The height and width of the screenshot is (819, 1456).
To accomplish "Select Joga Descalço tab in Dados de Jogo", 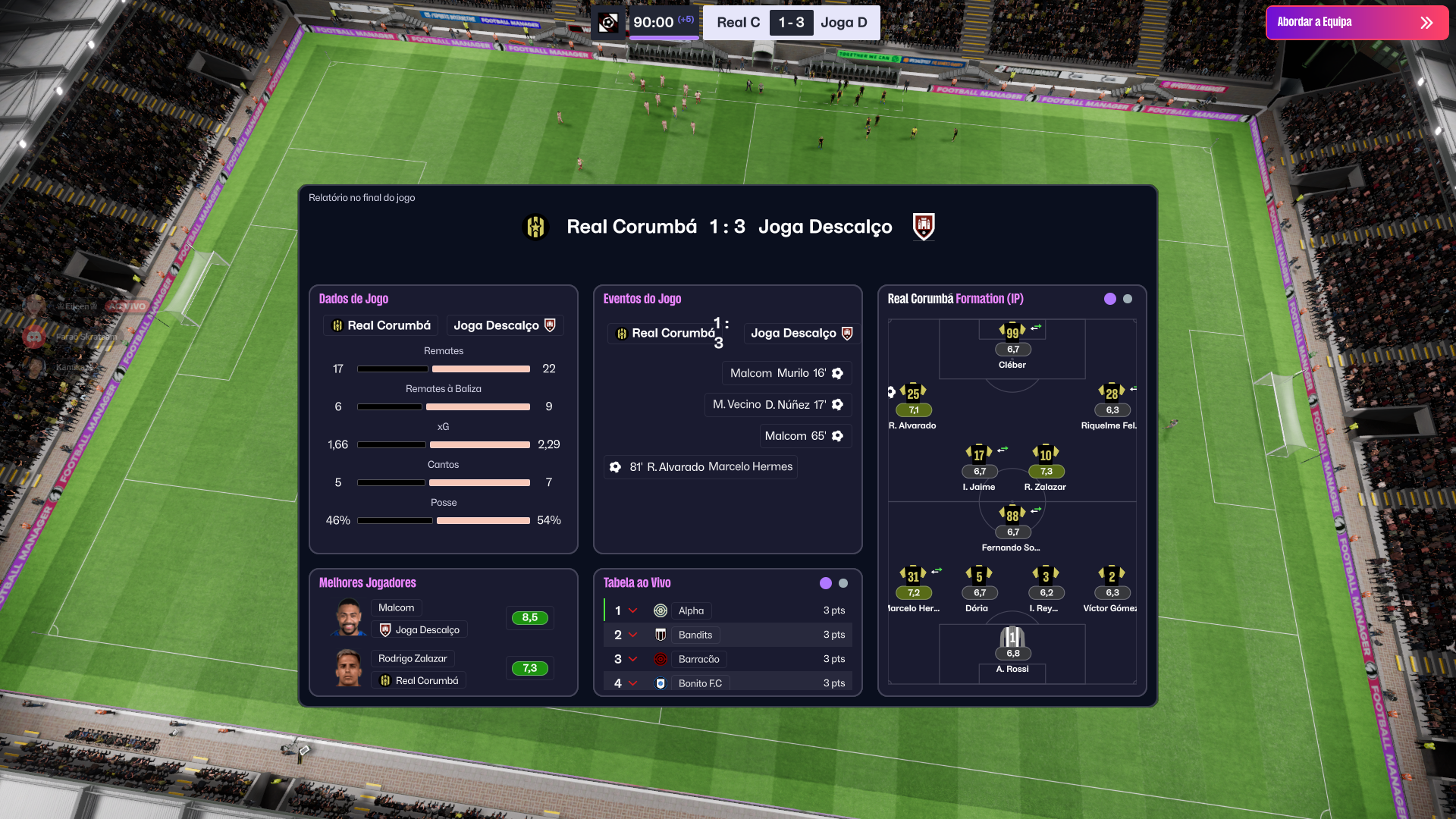I will point(504,325).
